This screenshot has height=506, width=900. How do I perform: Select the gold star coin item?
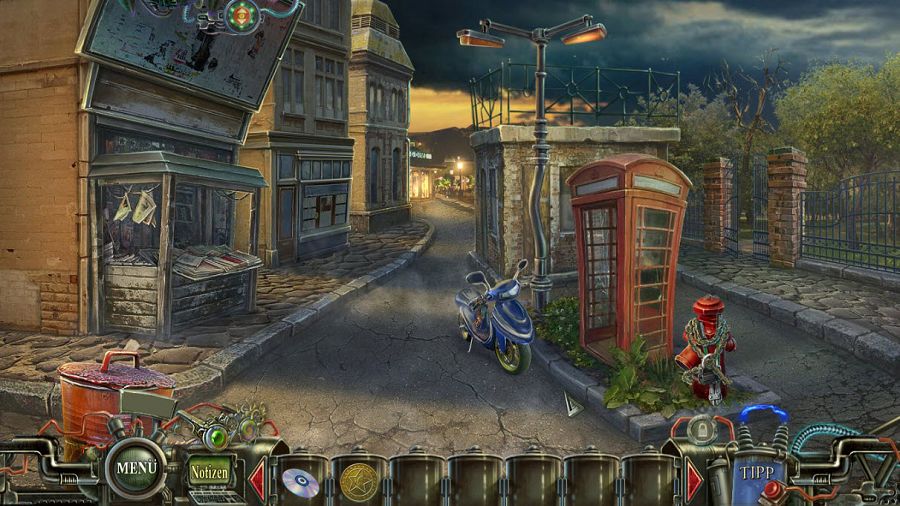click(x=358, y=482)
